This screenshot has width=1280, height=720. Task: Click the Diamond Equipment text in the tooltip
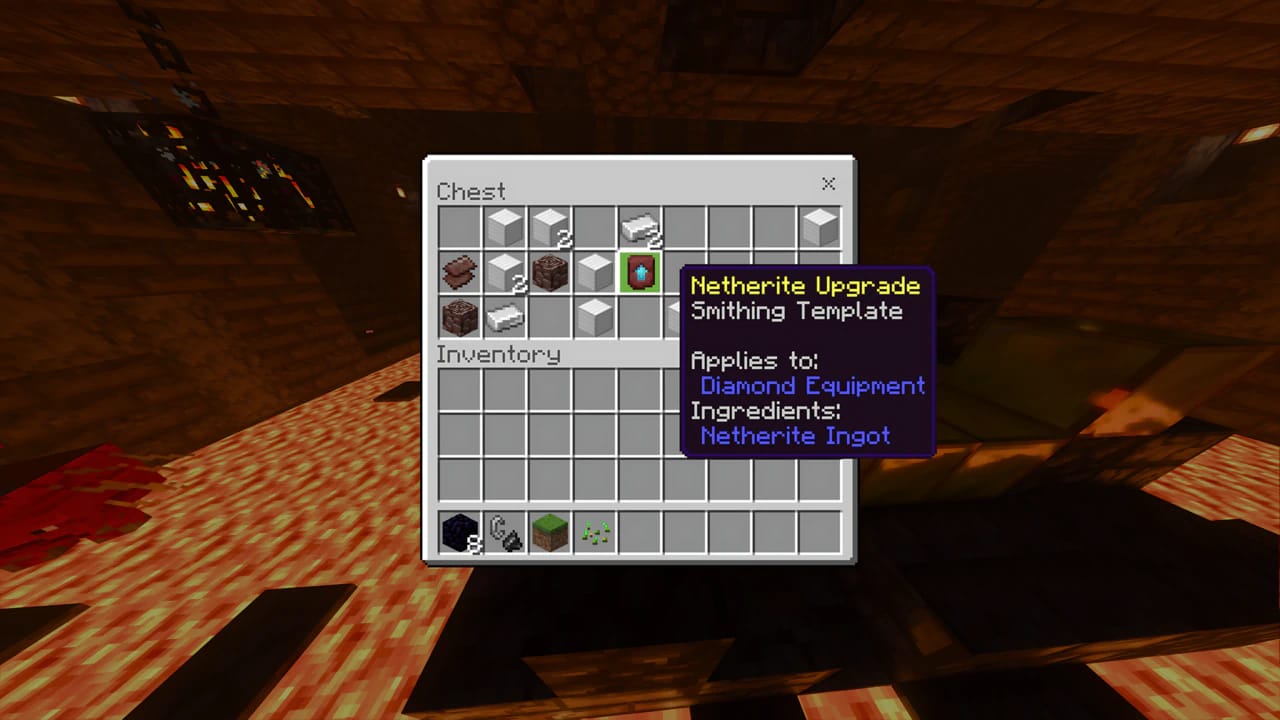[810, 386]
